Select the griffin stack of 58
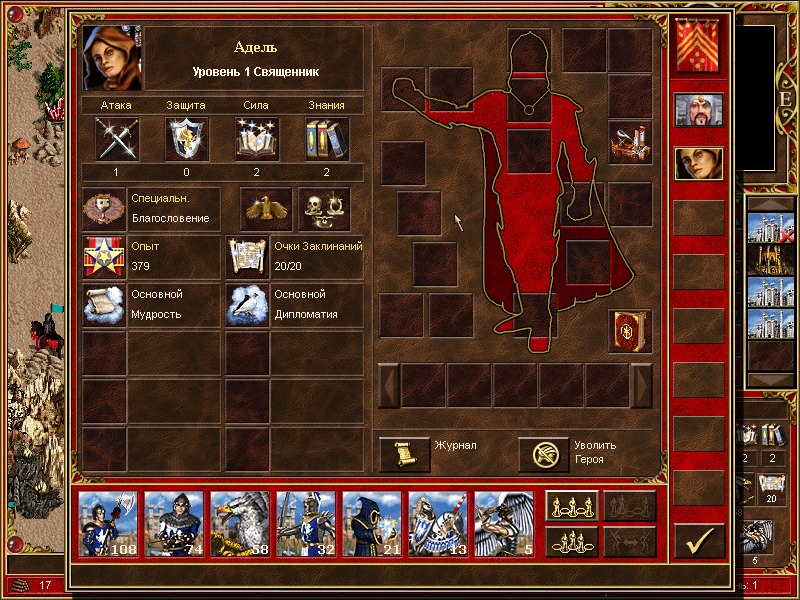Screen dimensions: 800x600 coord(240,523)
